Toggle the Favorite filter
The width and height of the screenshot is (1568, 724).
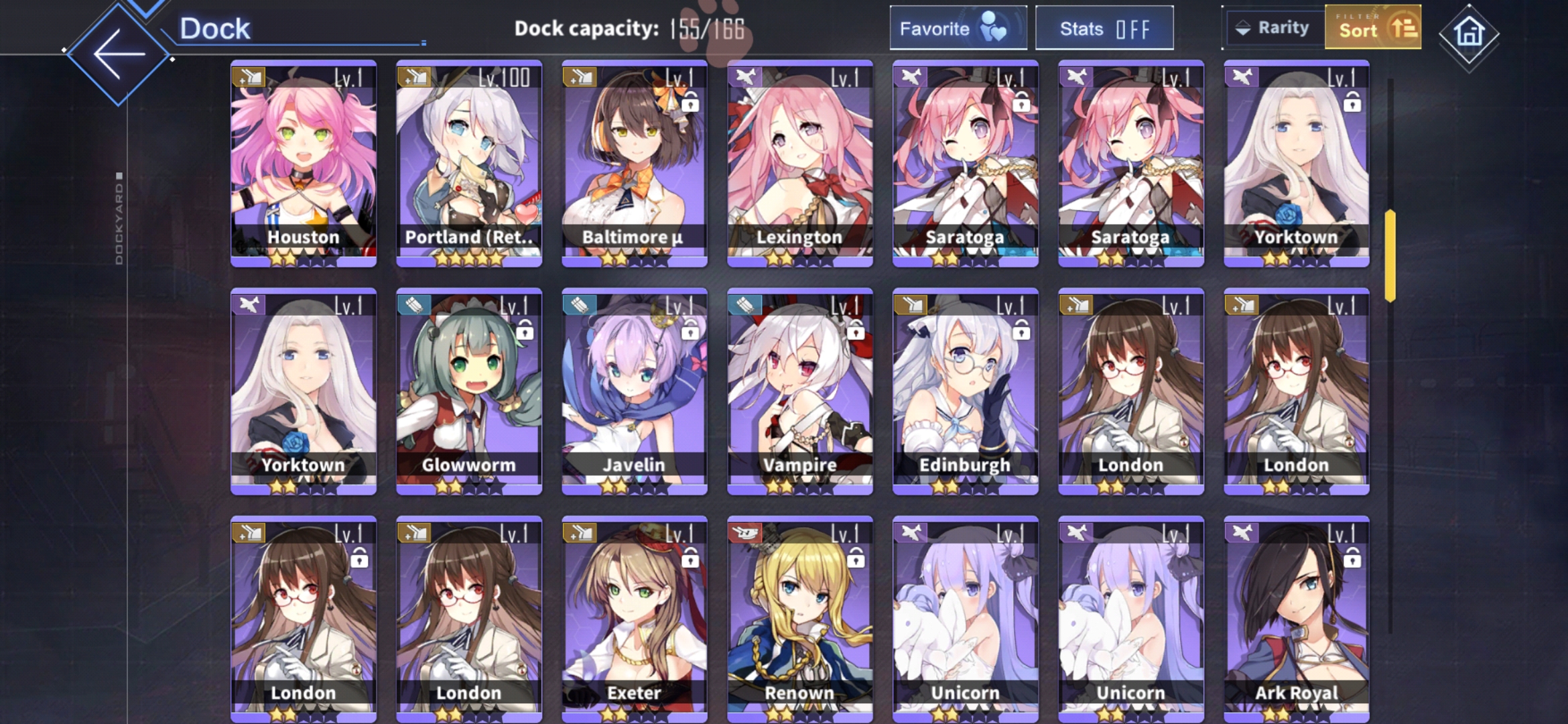[x=958, y=28]
